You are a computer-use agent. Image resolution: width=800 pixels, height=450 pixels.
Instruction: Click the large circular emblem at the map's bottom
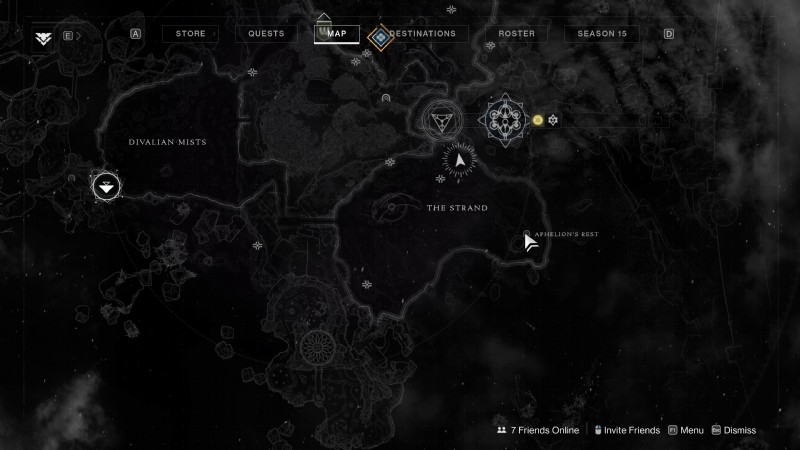click(320, 349)
